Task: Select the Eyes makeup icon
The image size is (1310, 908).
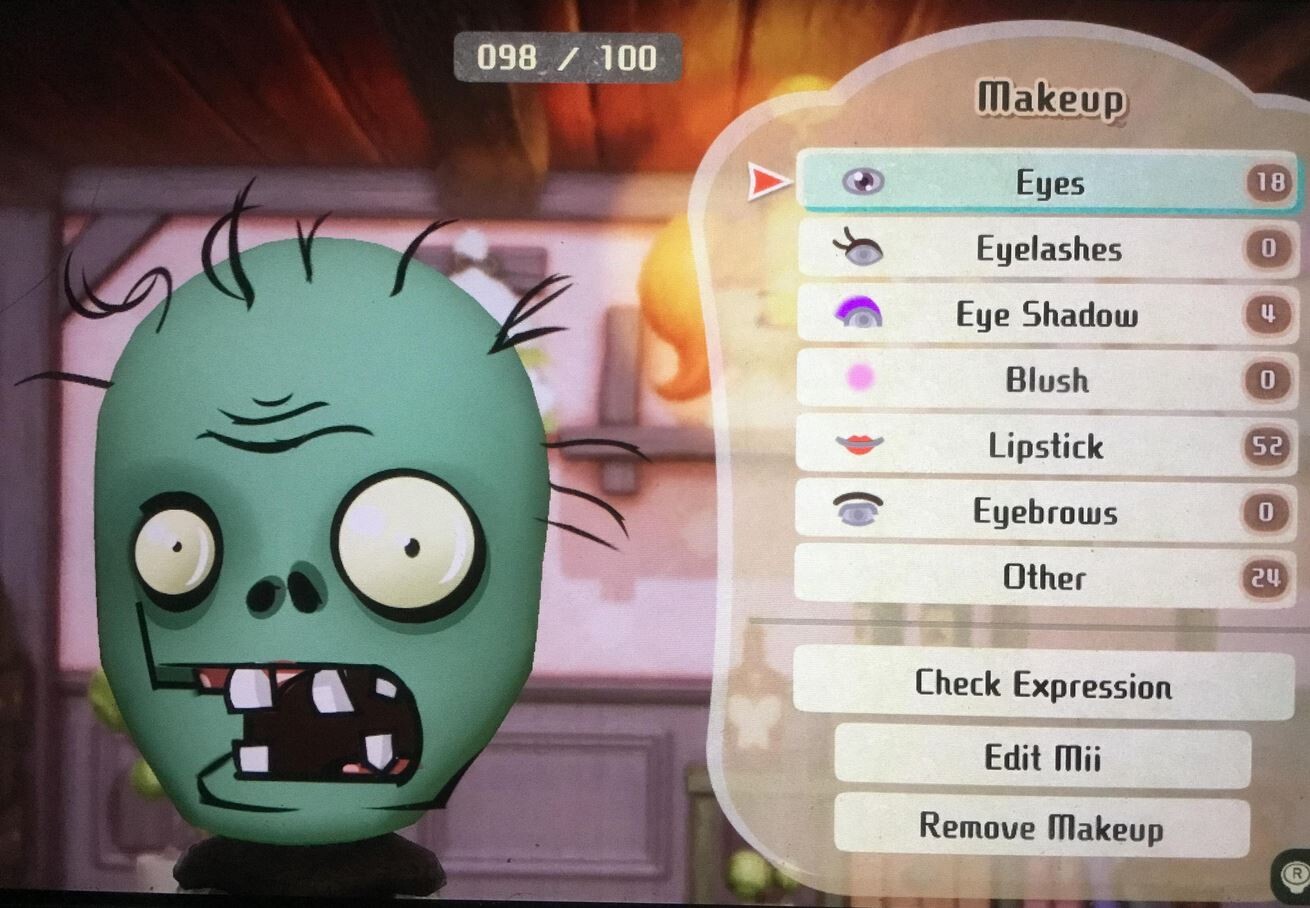Action: (x=865, y=183)
